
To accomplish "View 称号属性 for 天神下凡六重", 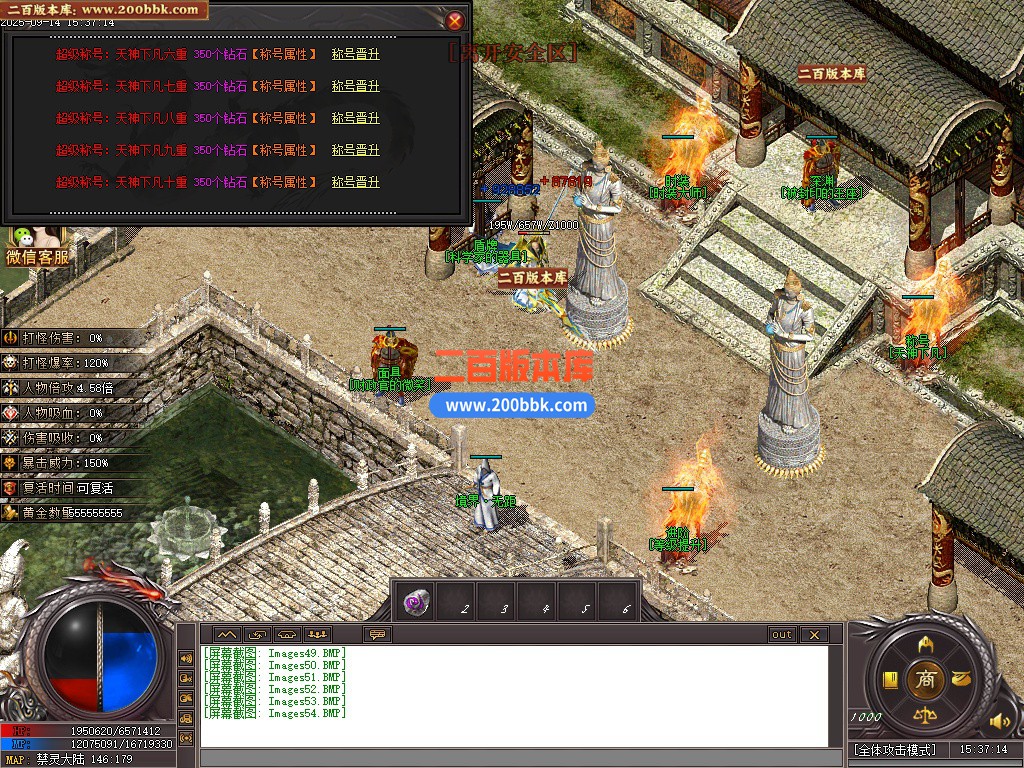I will [284, 54].
